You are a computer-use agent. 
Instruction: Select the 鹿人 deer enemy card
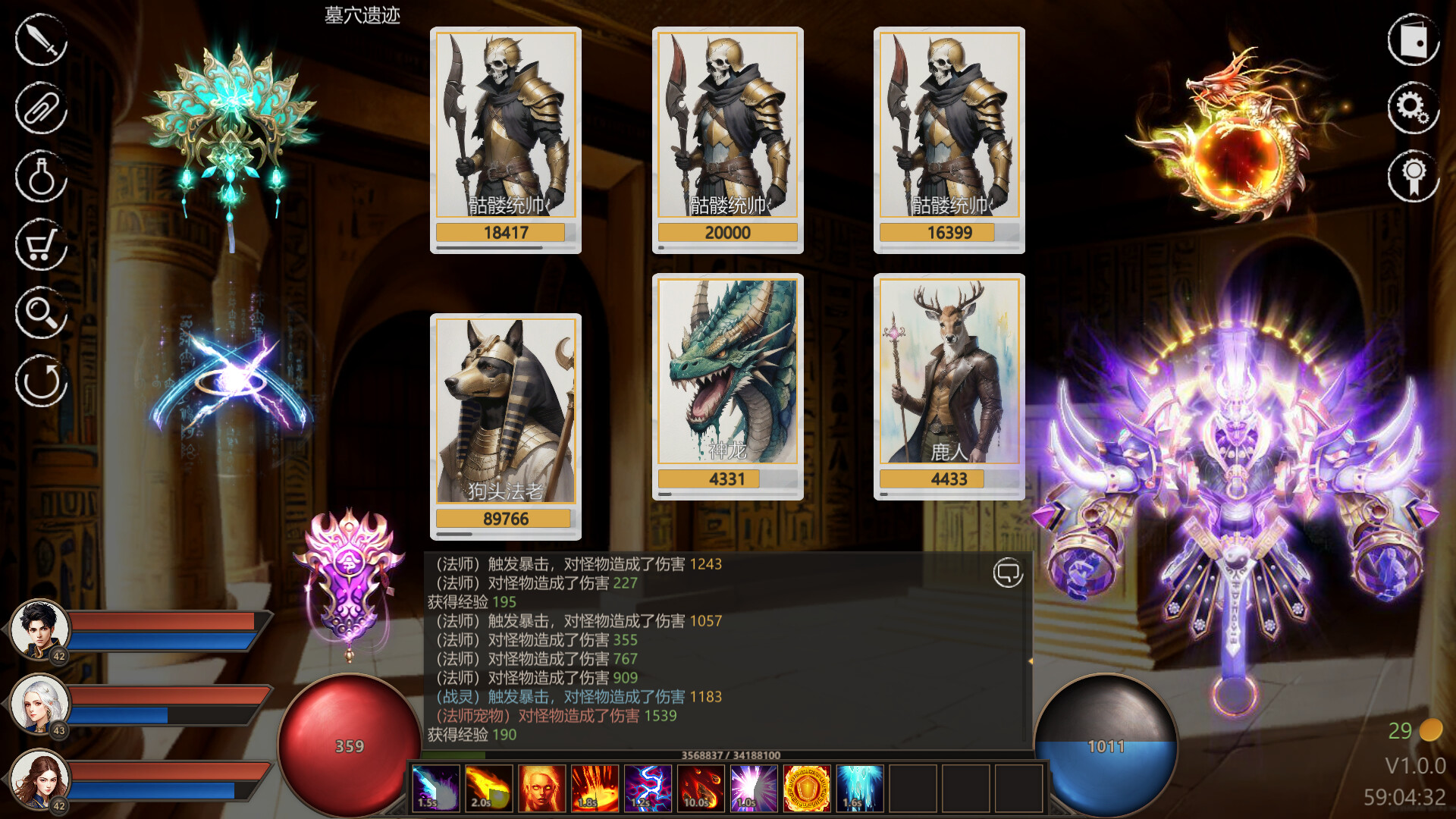tap(949, 372)
